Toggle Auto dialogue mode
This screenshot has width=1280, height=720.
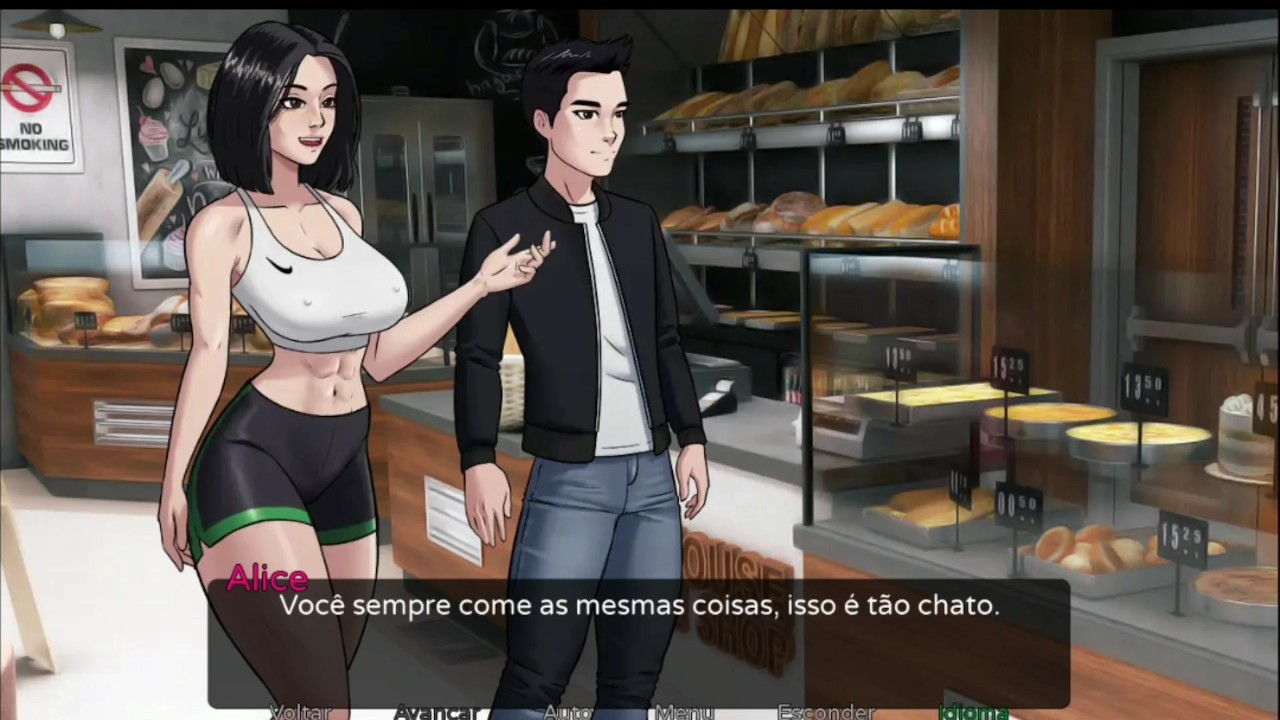click(x=567, y=712)
